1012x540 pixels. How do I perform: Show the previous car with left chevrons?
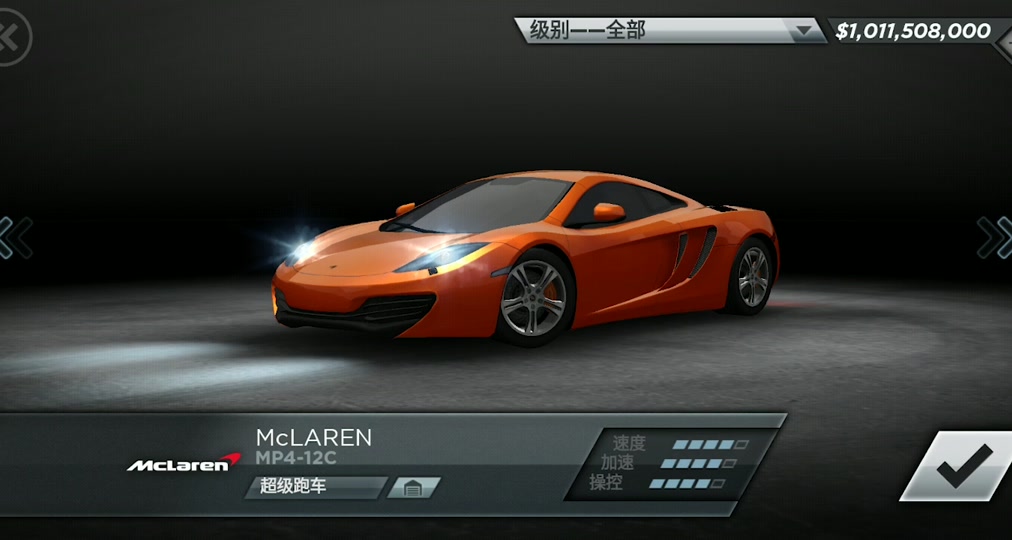[16, 238]
